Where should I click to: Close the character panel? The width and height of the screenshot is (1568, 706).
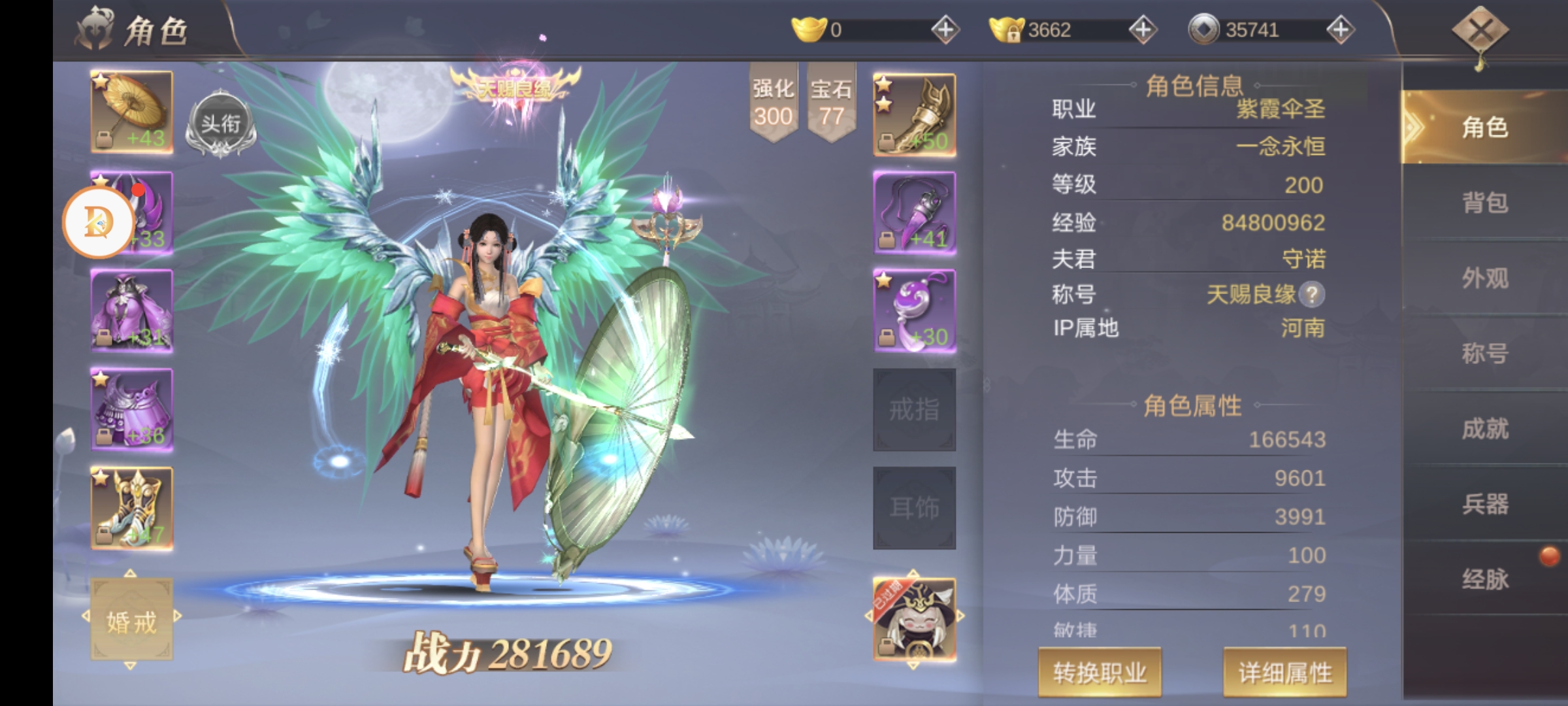(x=1480, y=31)
